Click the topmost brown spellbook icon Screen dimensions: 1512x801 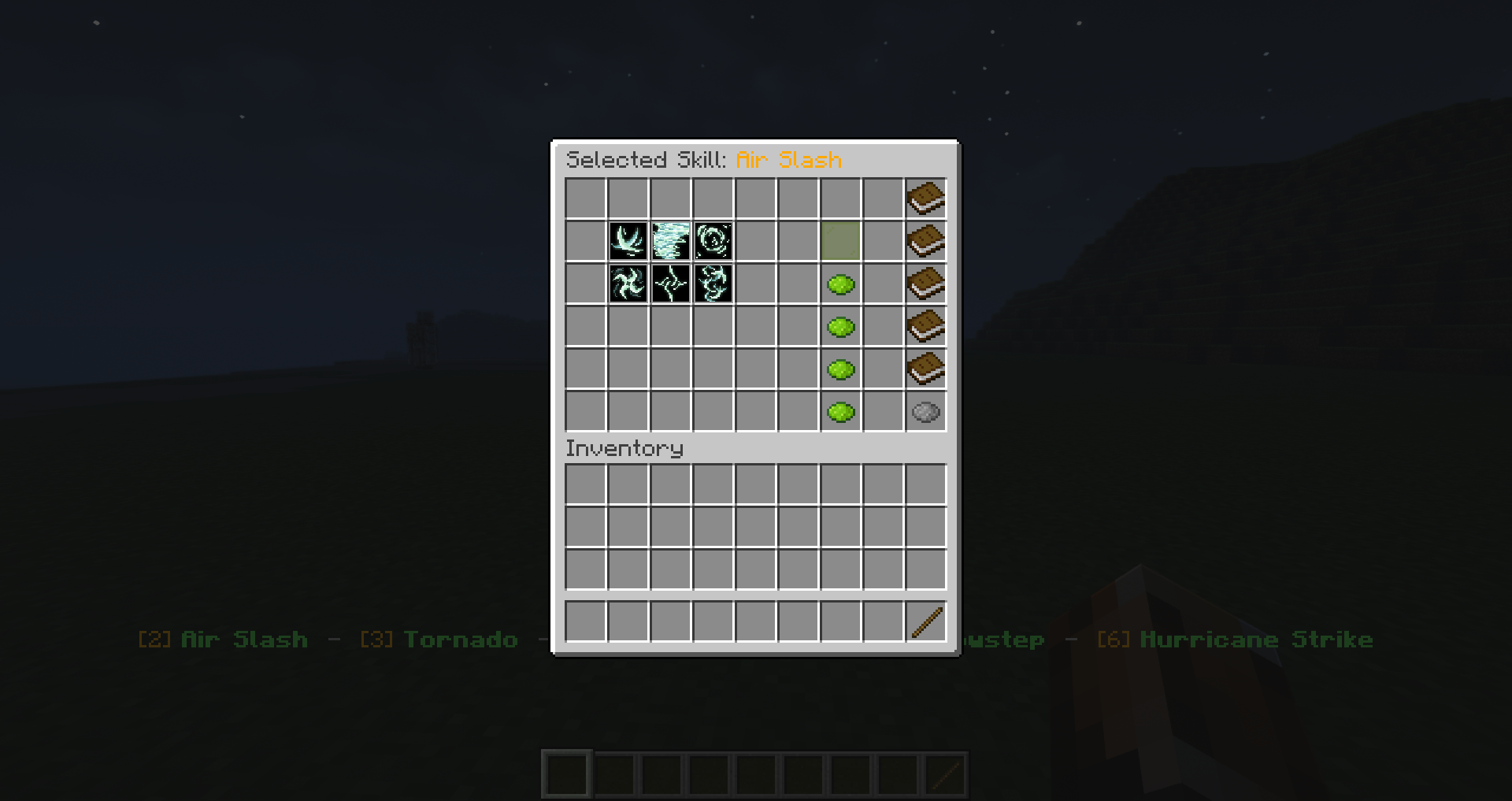pyautogui.click(x=925, y=198)
